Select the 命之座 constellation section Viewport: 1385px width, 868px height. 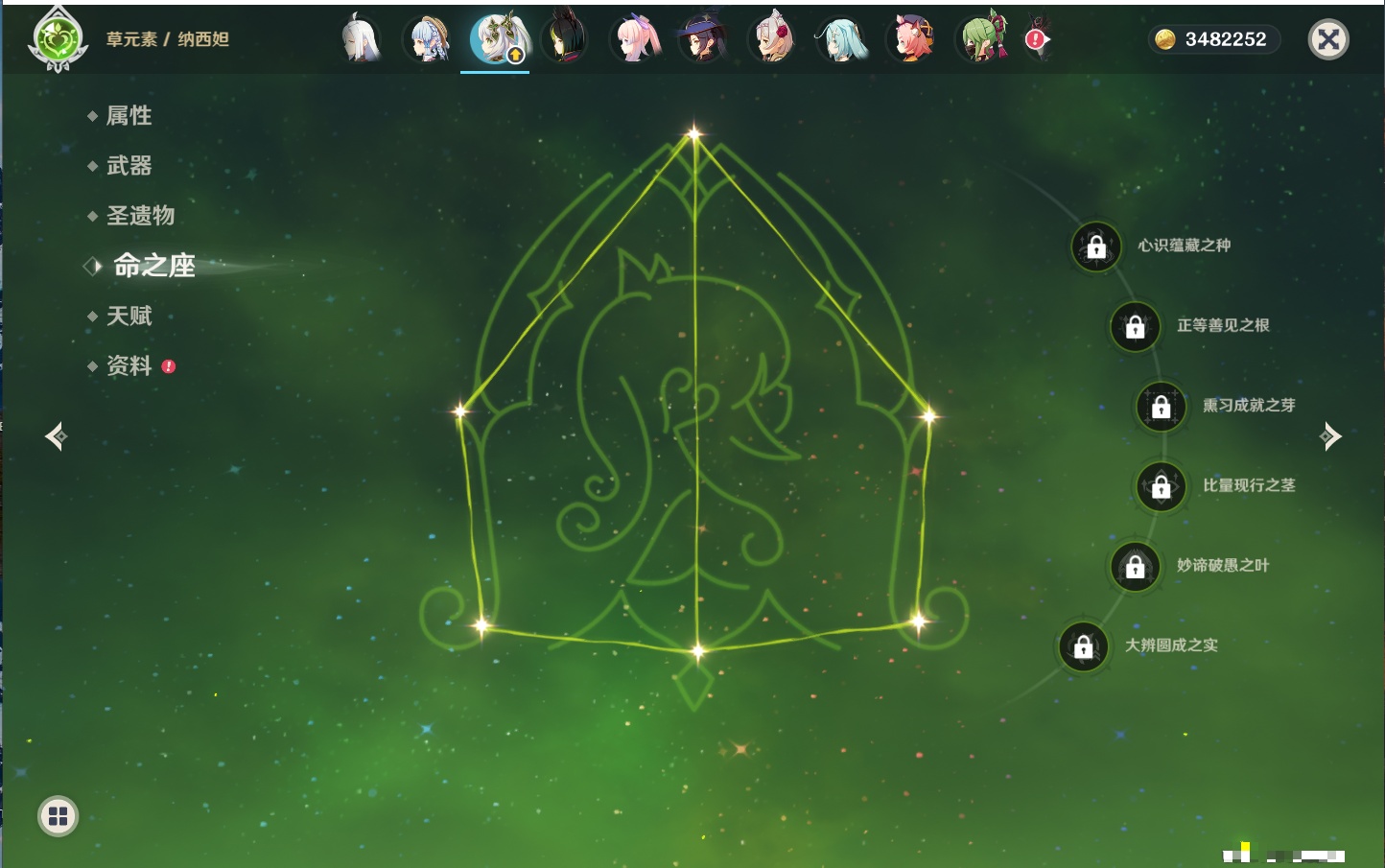(153, 266)
